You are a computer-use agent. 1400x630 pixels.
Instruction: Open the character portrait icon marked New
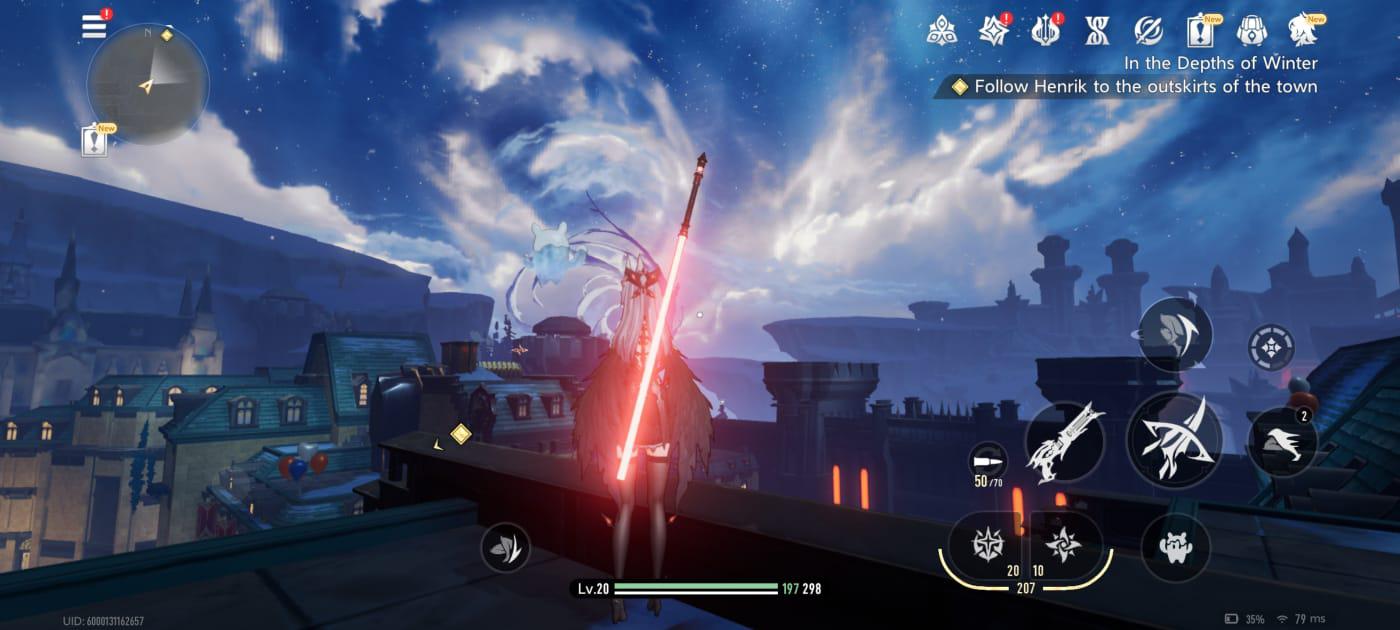[1304, 31]
